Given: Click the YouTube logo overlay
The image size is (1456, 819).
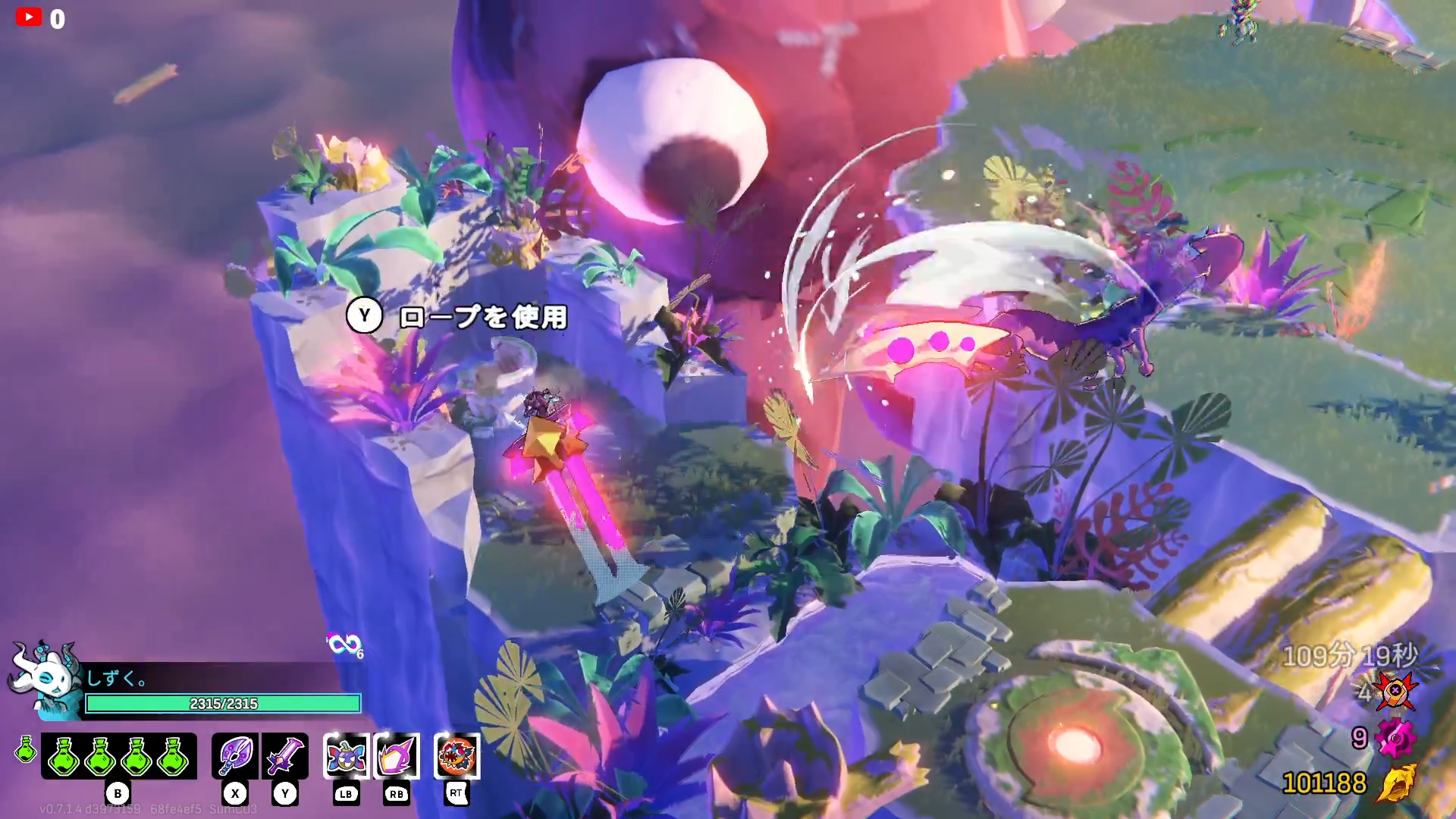Looking at the screenshot, I should pos(29,17).
